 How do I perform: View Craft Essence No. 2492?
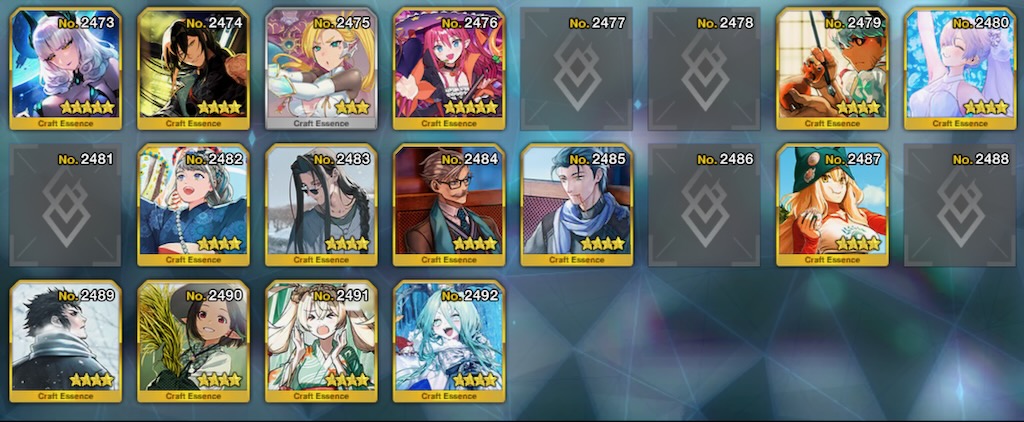[x=450, y=341]
